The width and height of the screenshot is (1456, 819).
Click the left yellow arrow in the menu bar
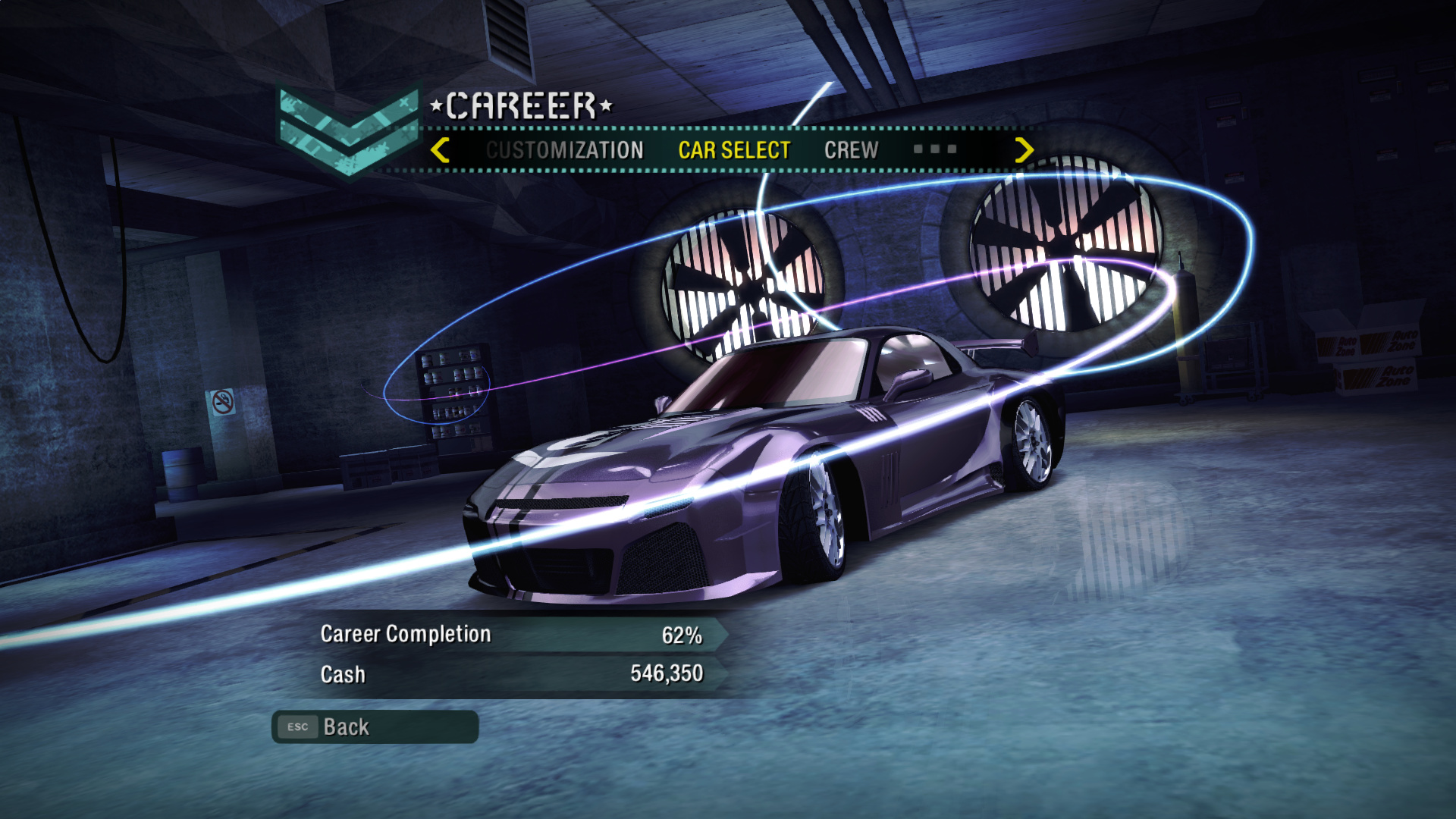(x=440, y=150)
